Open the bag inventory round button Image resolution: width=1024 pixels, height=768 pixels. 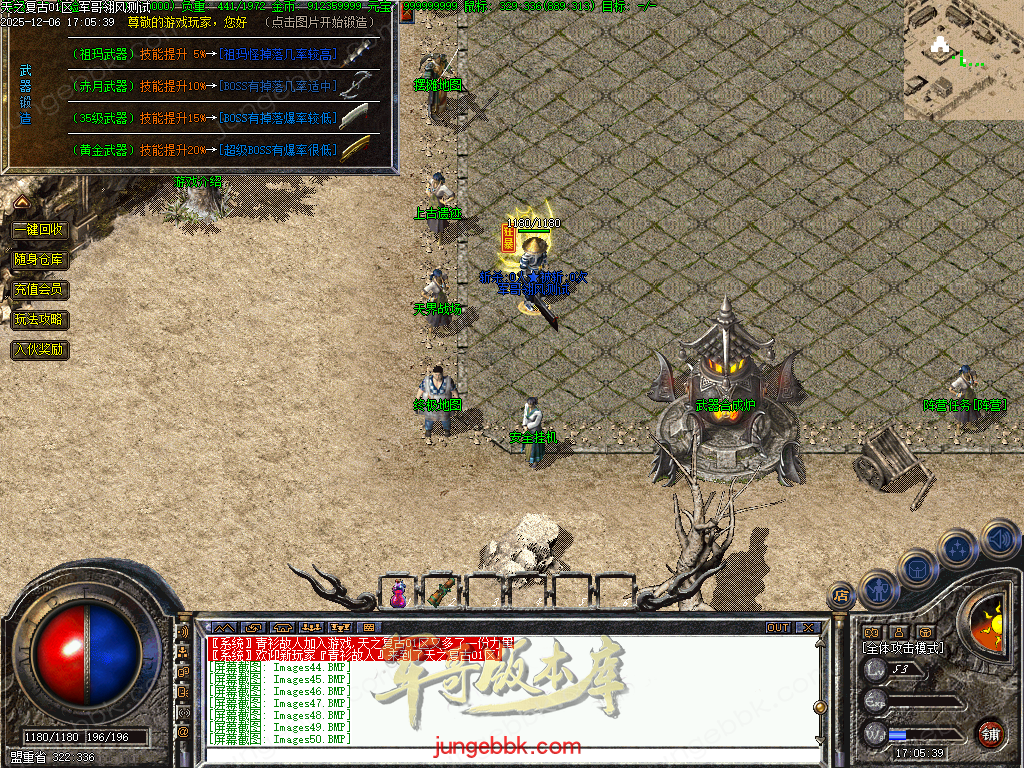click(918, 570)
